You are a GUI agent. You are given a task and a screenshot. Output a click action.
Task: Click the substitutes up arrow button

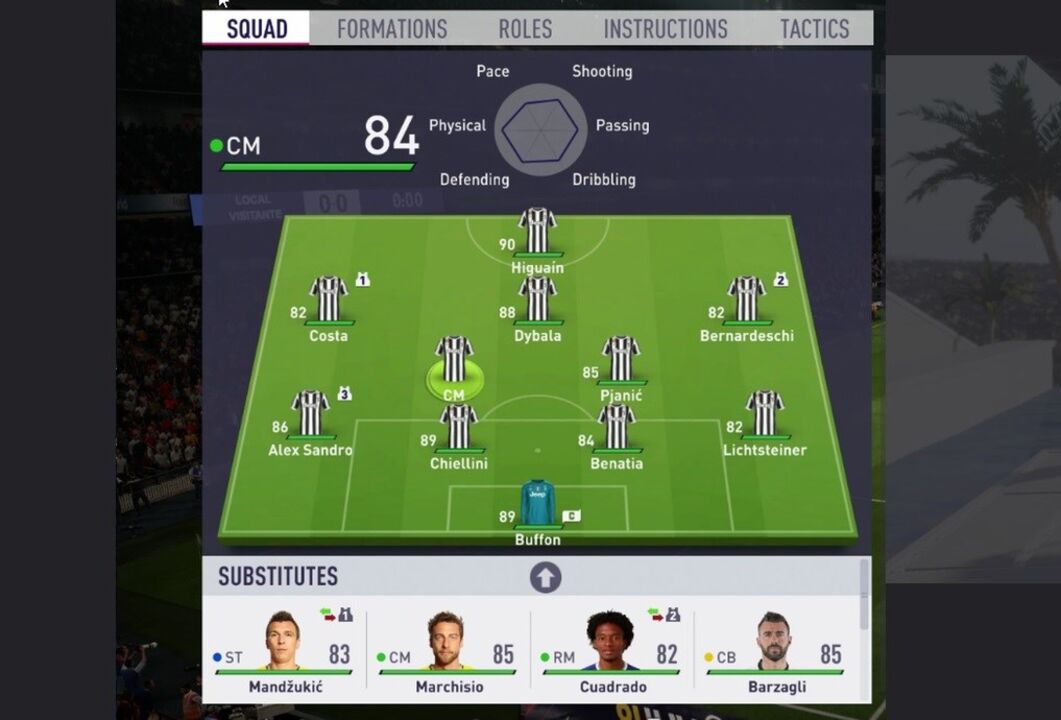pos(545,577)
